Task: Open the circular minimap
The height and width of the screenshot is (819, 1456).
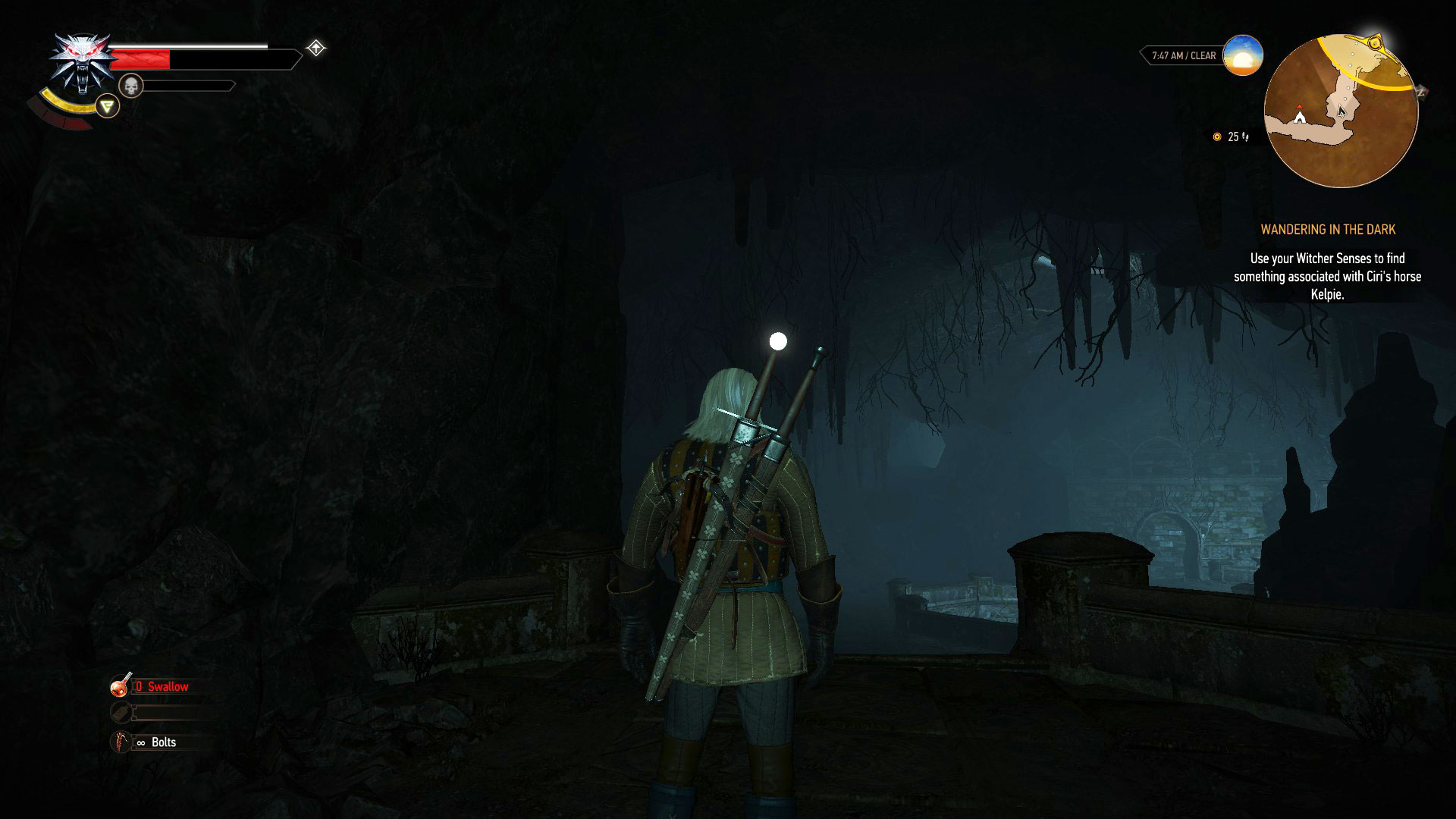Action: coord(1341,111)
